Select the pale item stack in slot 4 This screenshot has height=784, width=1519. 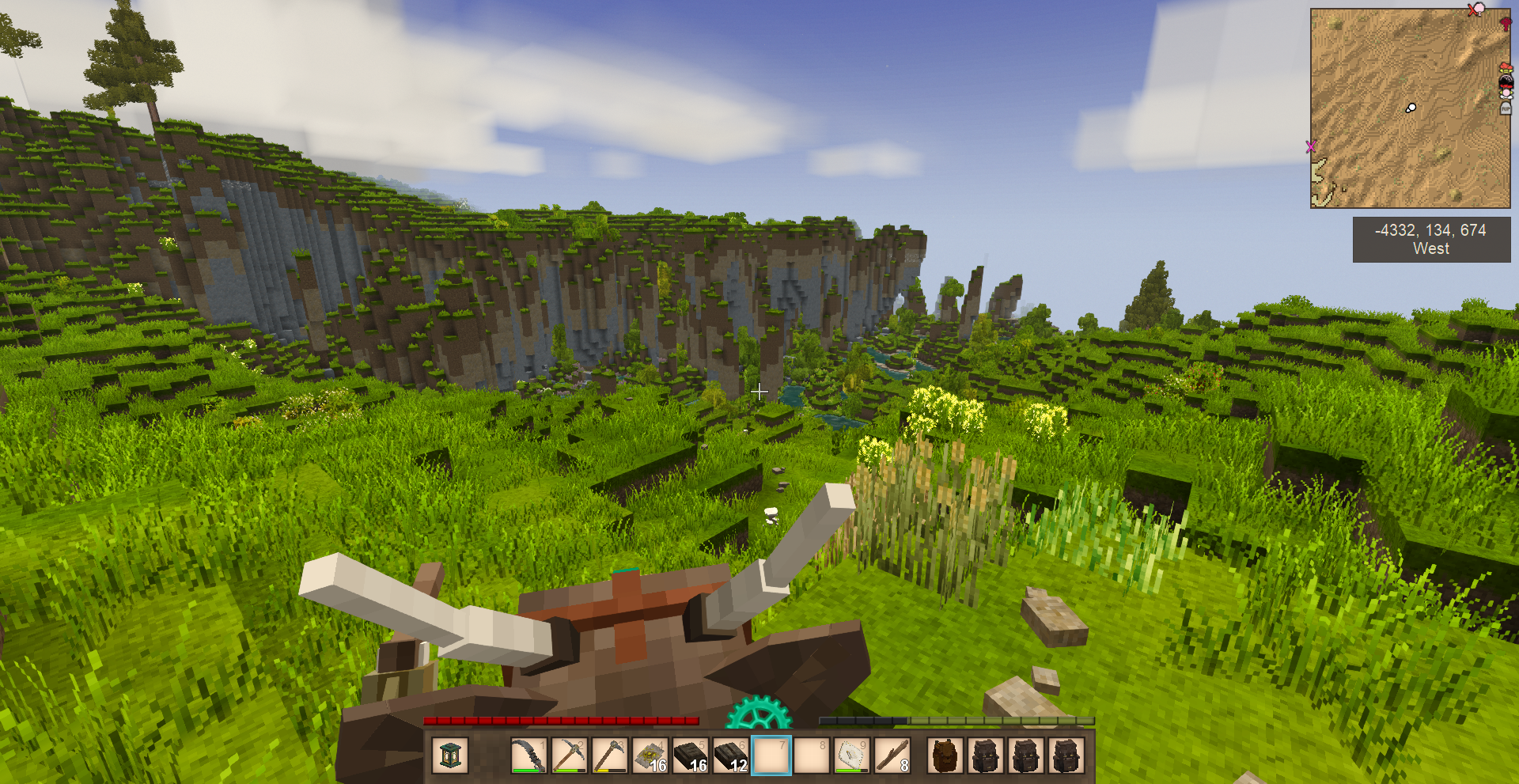point(650,756)
